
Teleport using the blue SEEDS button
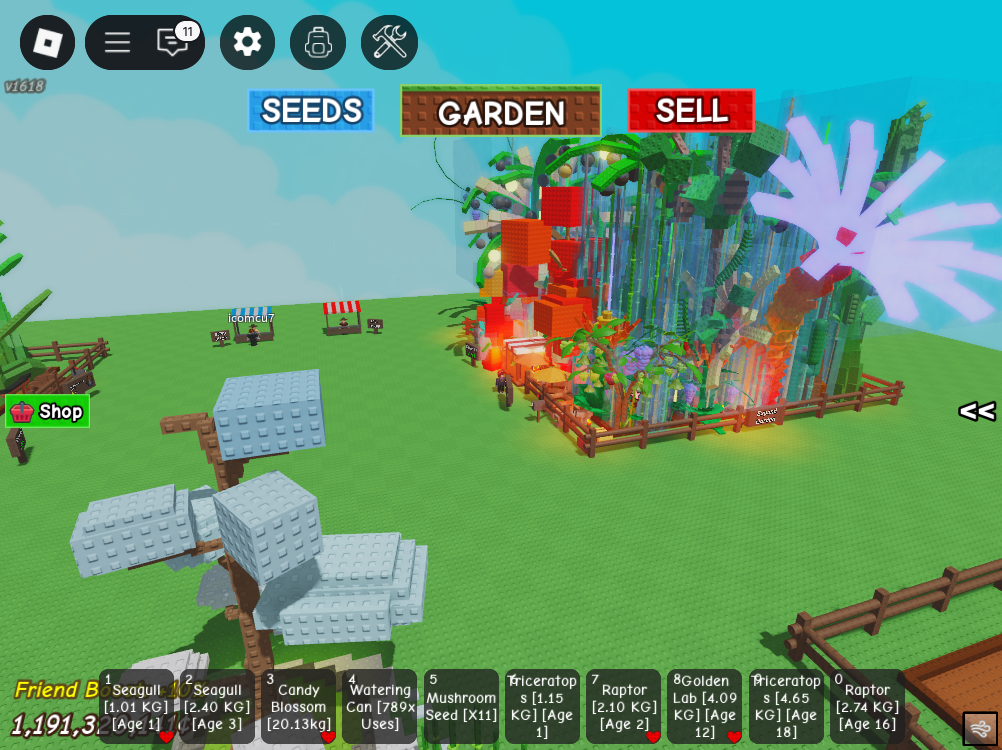(311, 111)
